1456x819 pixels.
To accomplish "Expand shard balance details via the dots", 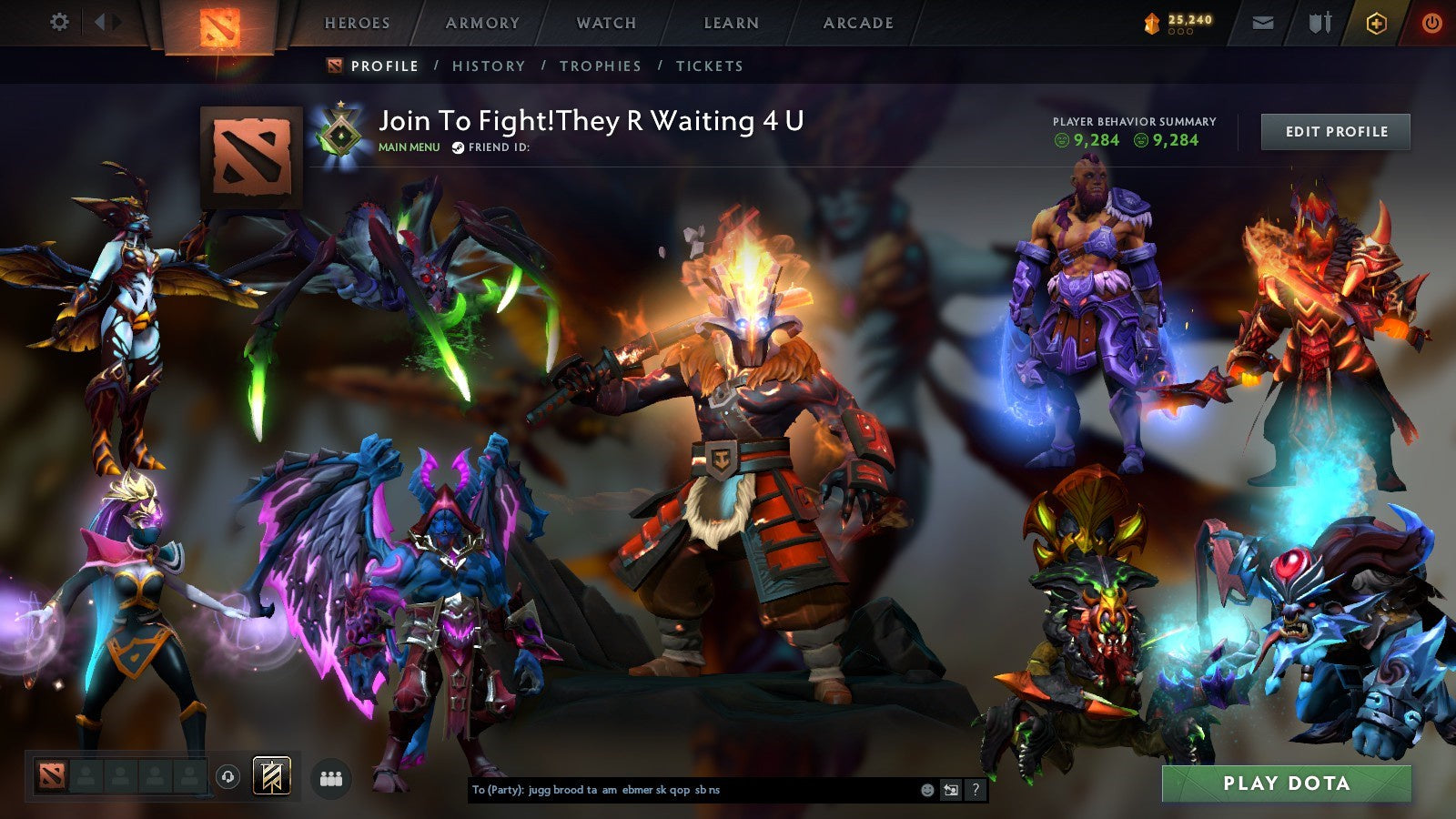I will tap(1180, 31).
